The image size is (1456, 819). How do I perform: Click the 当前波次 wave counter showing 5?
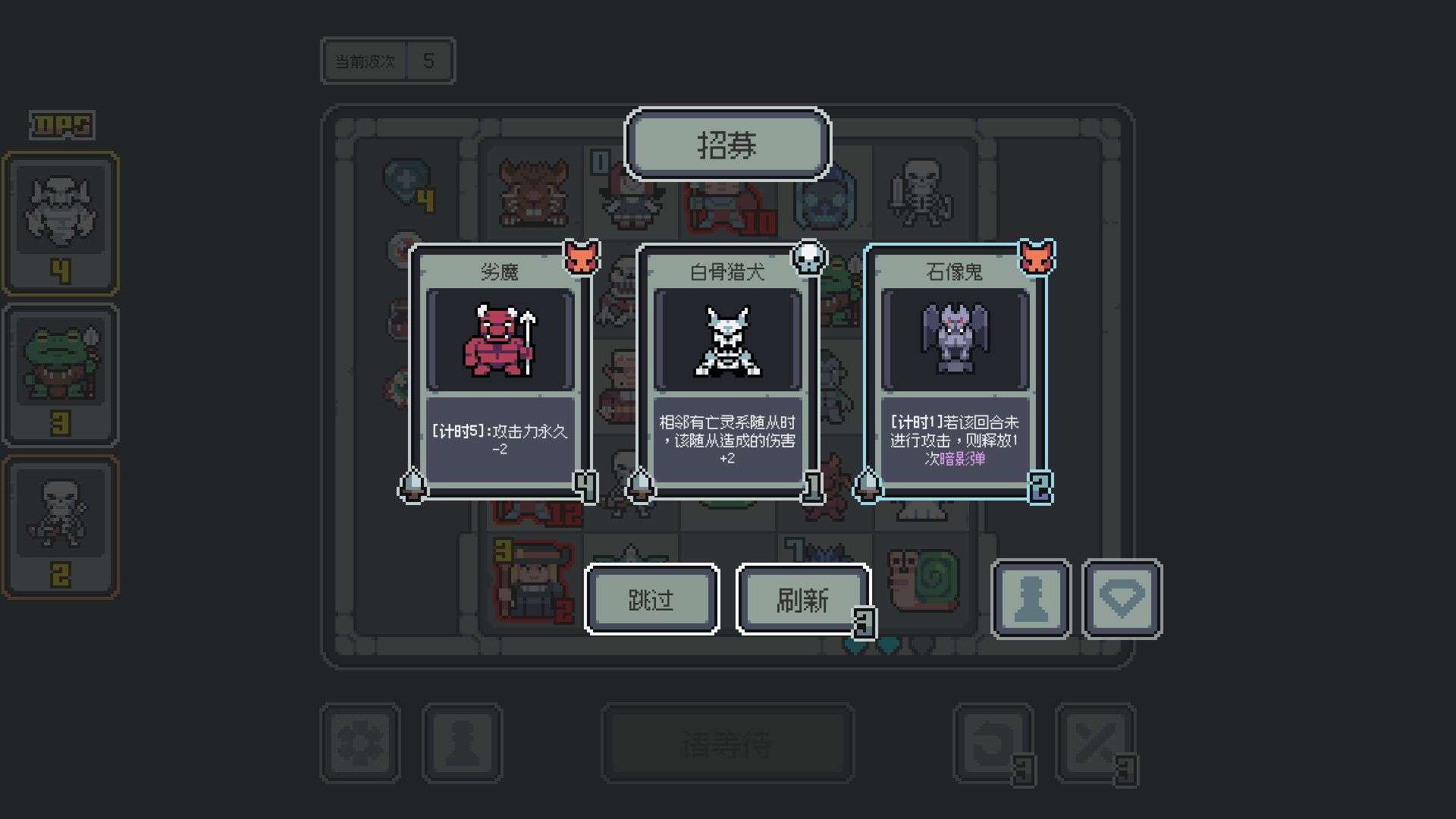(388, 61)
